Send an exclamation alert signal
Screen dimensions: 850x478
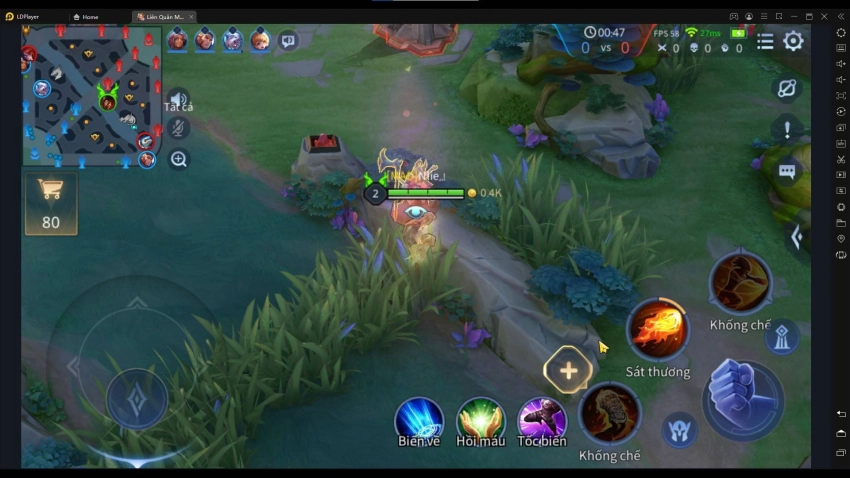pyautogui.click(x=787, y=130)
